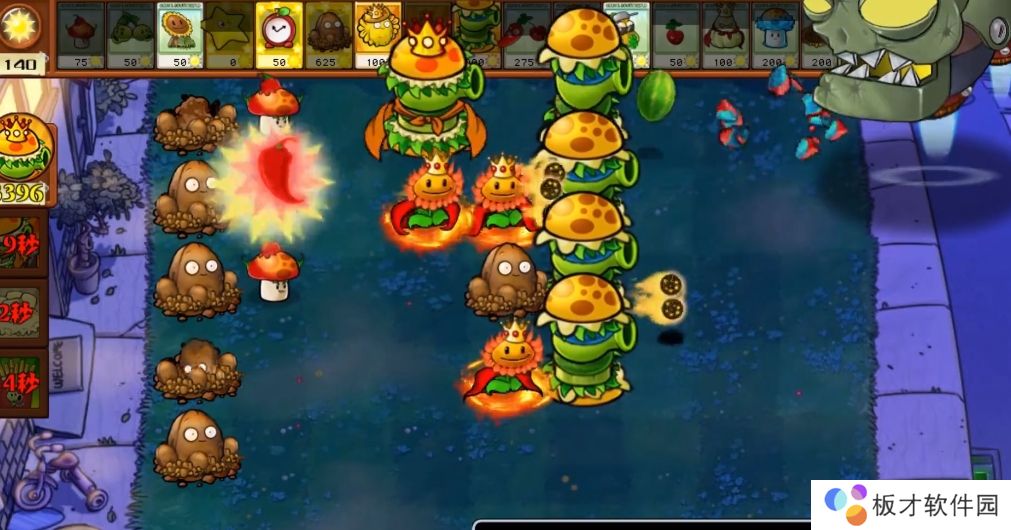This screenshot has width=1011, height=530.
Task: Select the cherries seed packet costing 275
Action: [x=526, y=35]
